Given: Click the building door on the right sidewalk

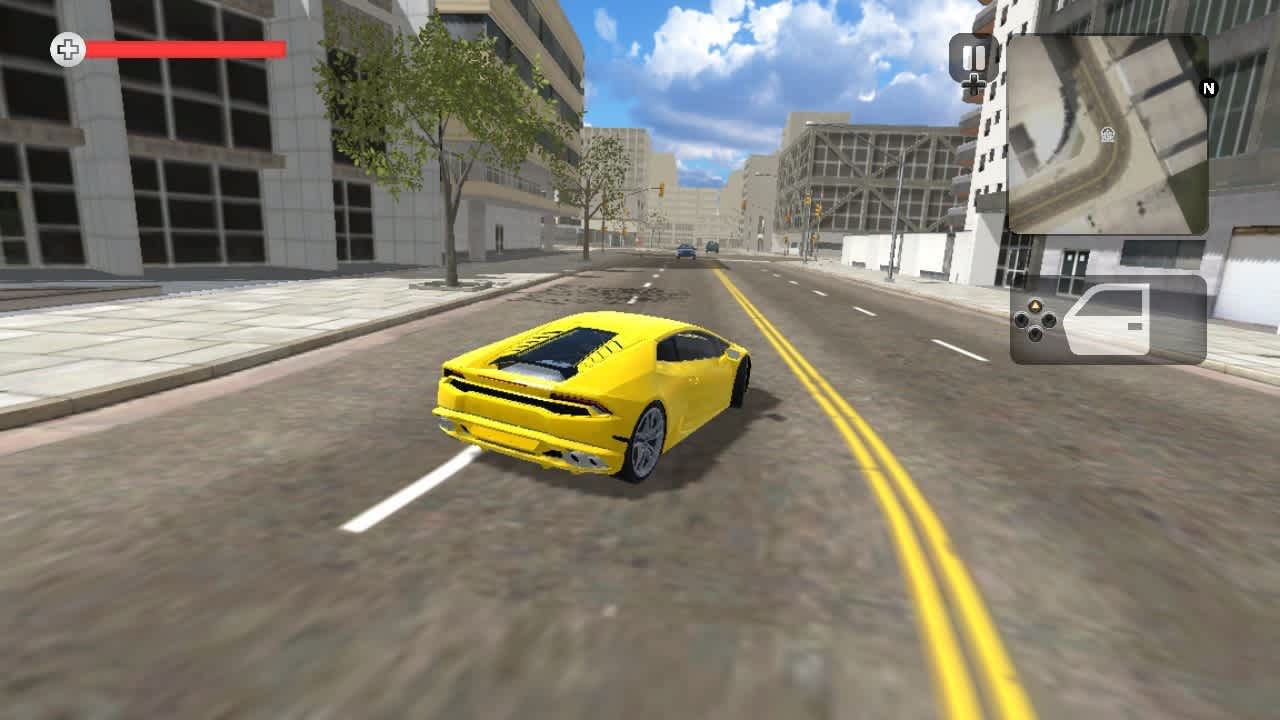Looking at the screenshot, I should click(x=1077, y=268).
